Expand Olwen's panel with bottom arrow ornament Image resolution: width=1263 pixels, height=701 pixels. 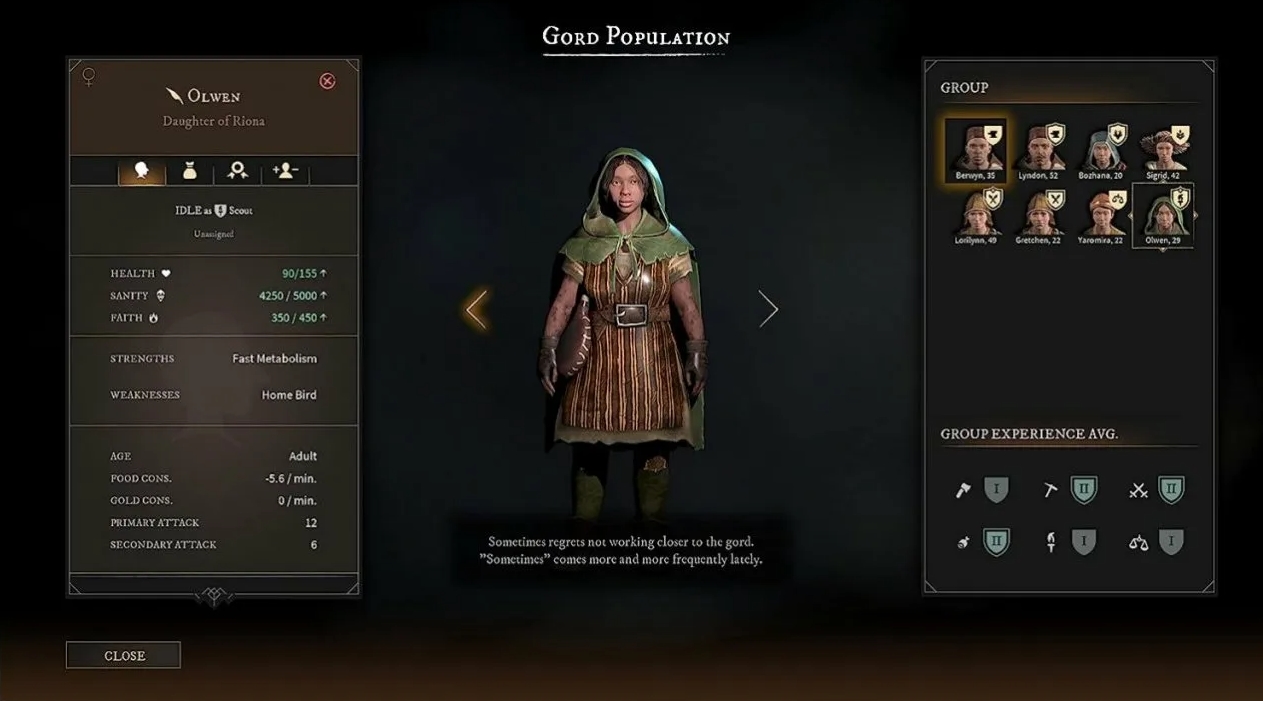point(214,596)
